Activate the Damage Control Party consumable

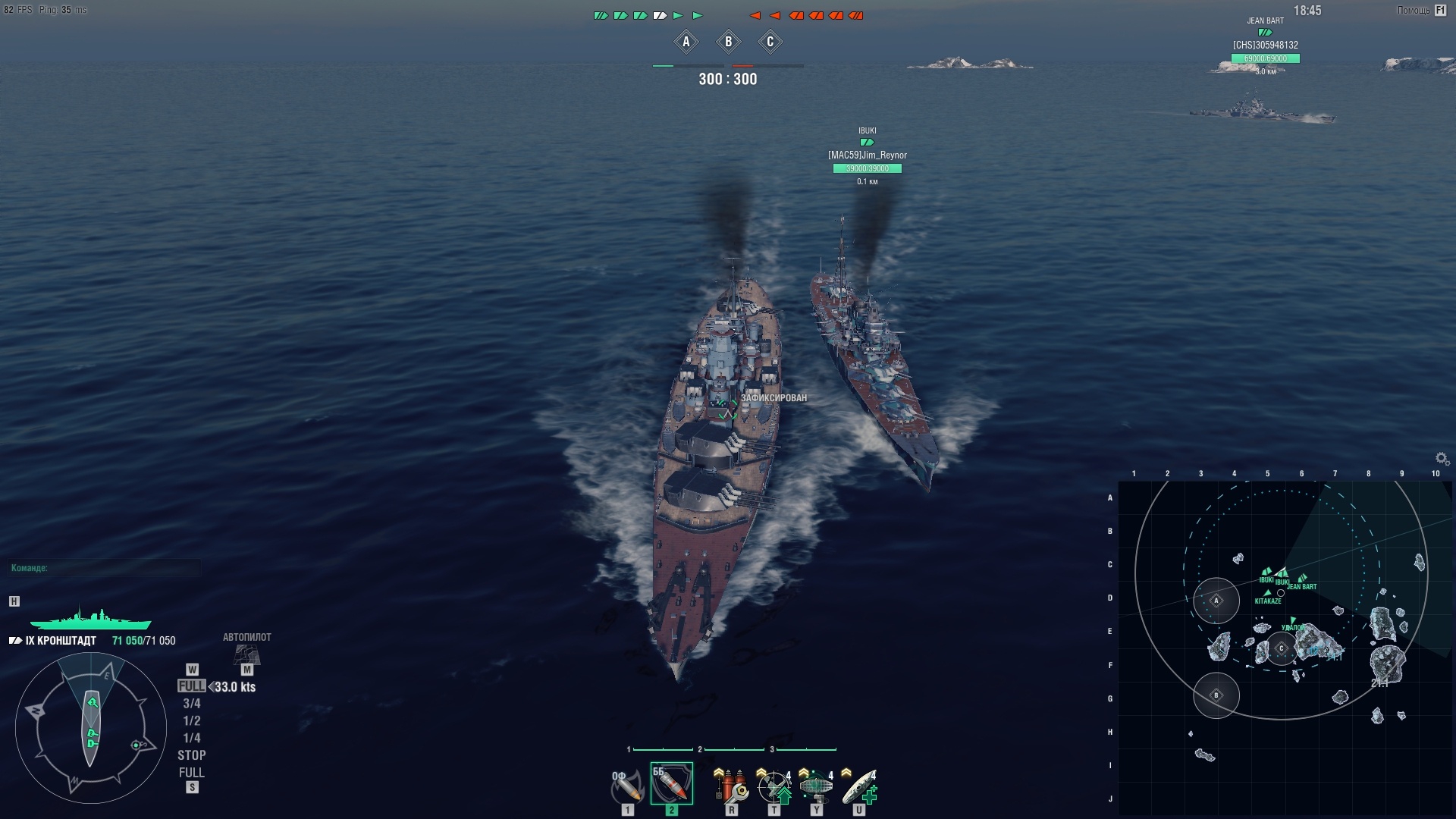(731, 786)
